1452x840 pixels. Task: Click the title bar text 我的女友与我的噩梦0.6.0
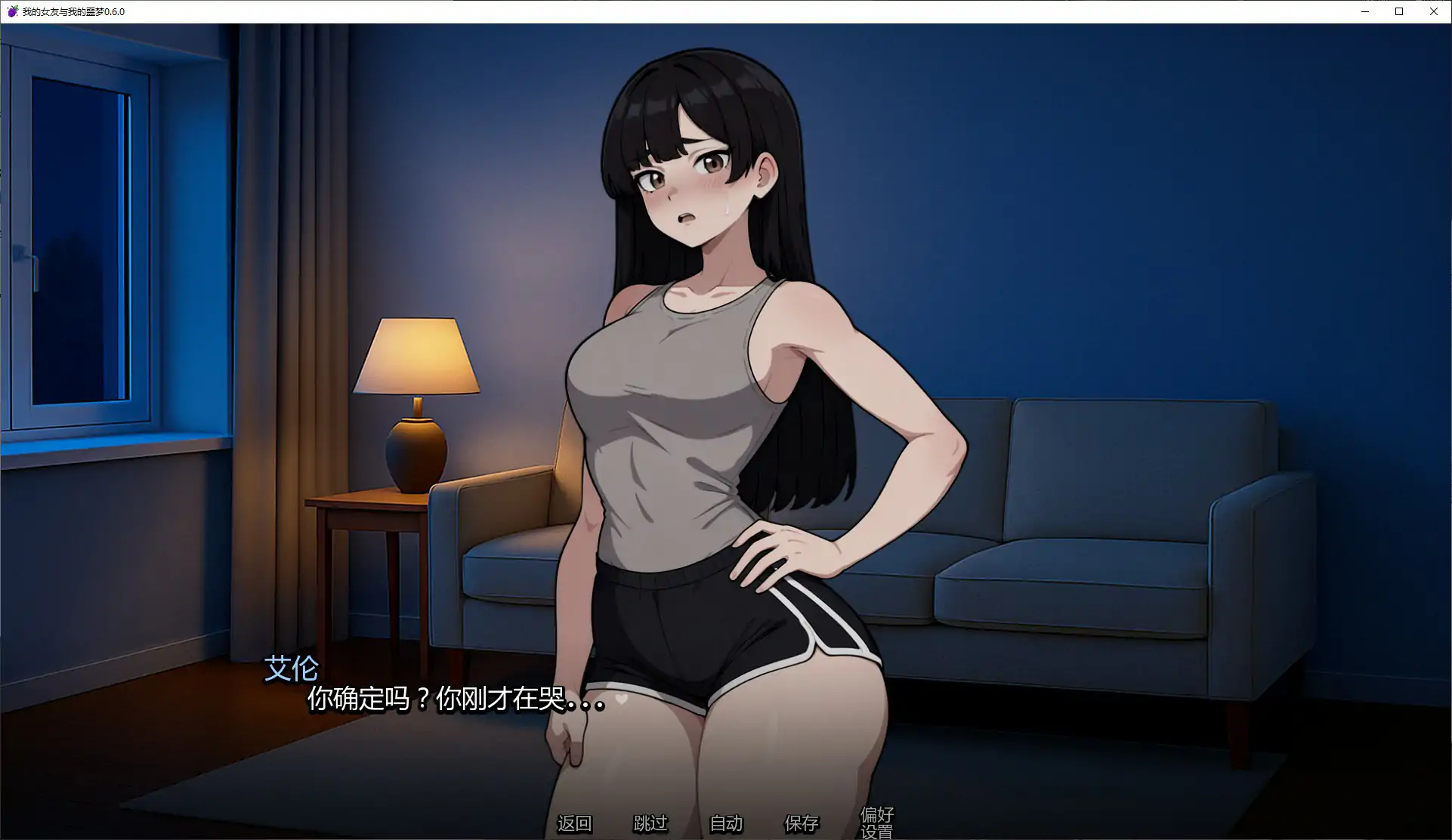point(72,11)
